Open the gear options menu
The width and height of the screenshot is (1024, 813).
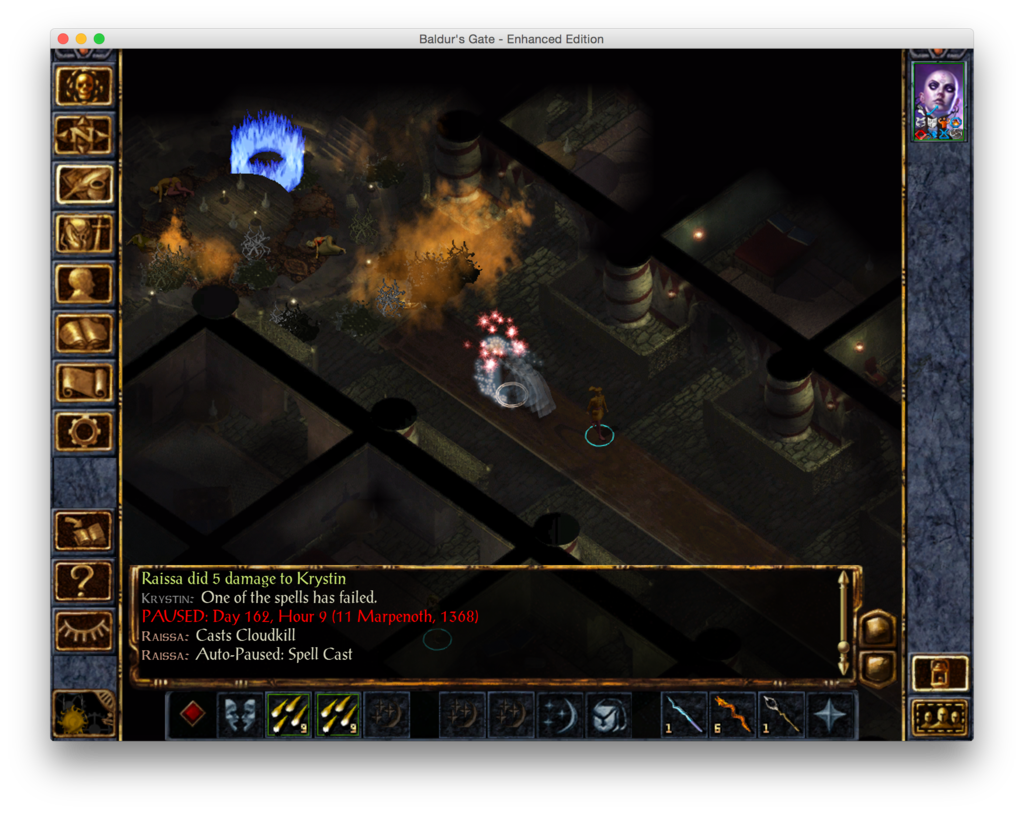(84, 431)
